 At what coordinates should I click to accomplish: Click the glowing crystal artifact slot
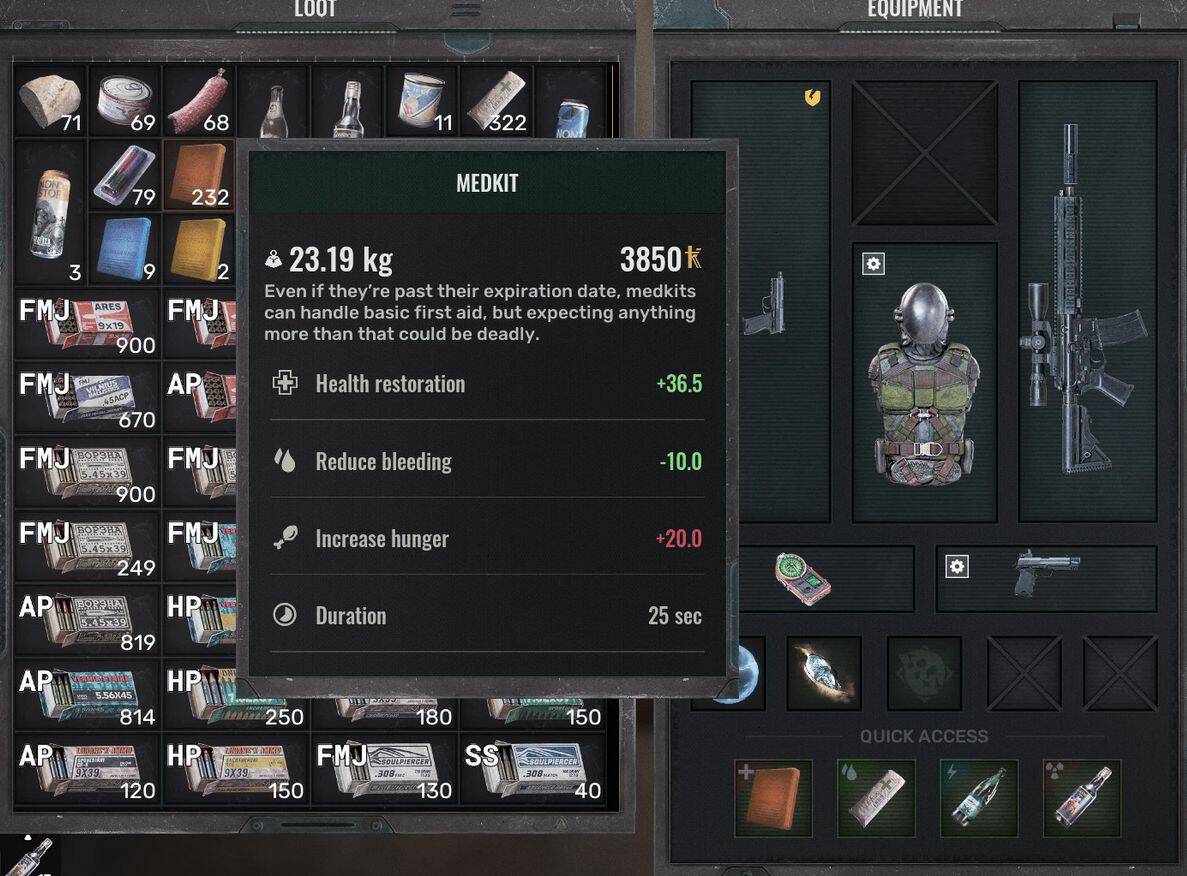(824, 673)
